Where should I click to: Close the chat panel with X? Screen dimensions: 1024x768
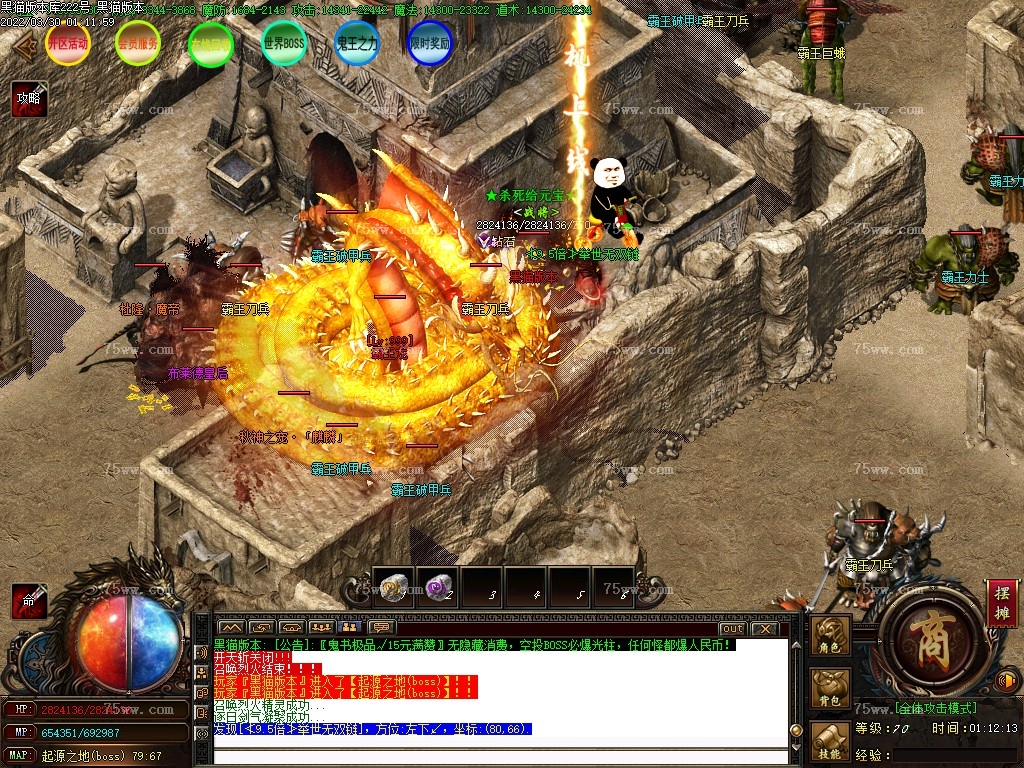pyautogui.click(x=764, y=628)
